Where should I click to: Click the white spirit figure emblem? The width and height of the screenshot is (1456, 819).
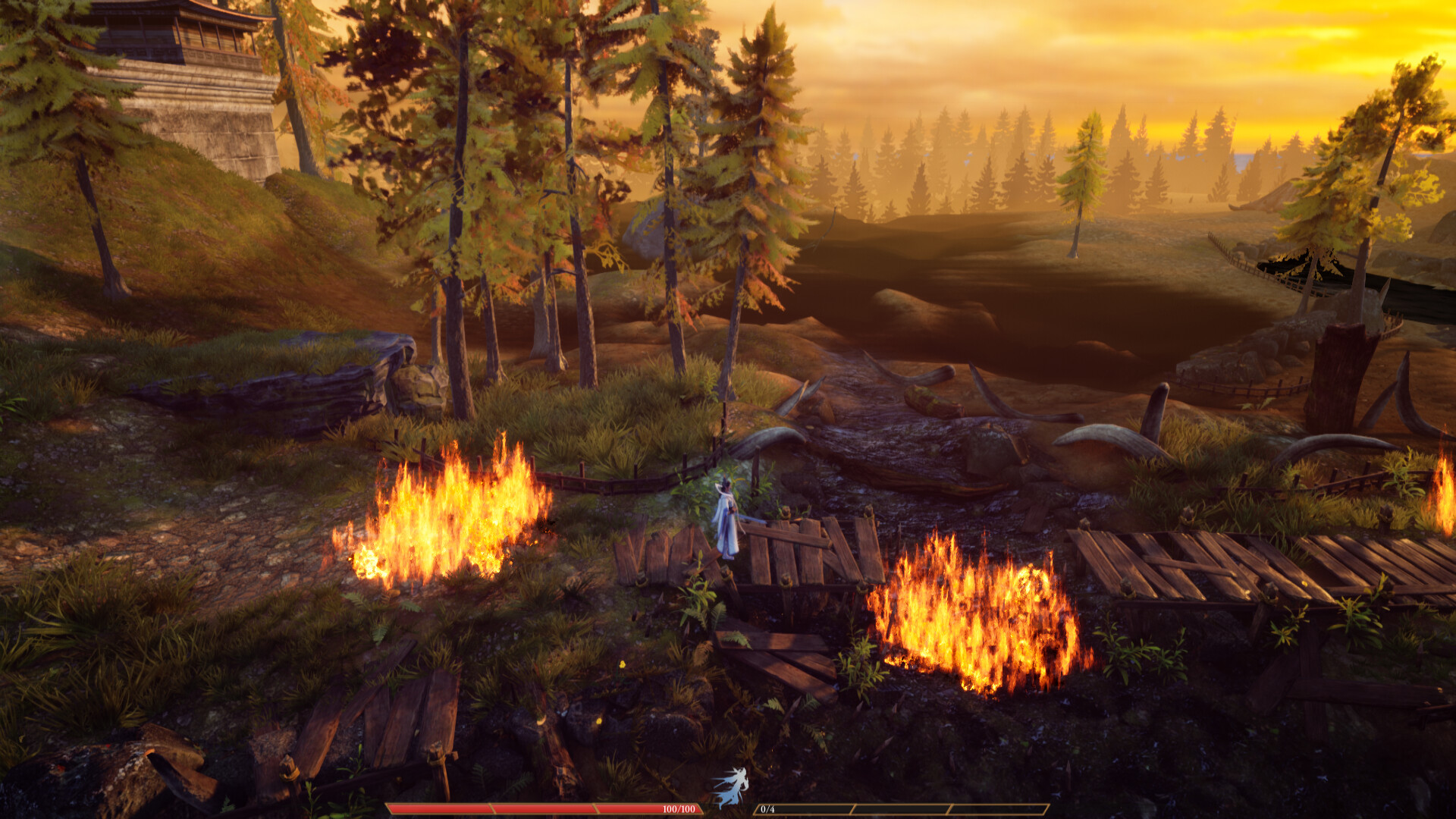pyautogui.click(x=731, y=787)
